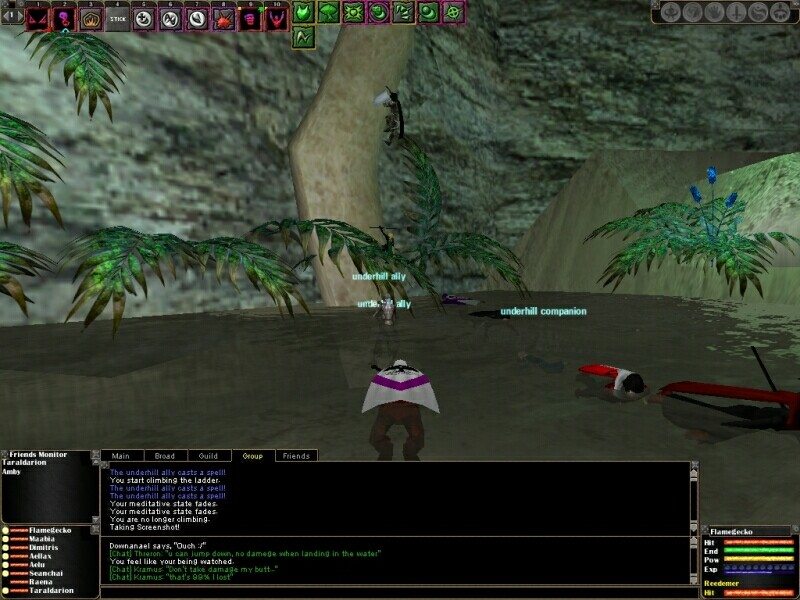Use hotbar slot 3 orange crown ability
The height and width of the screenshot is (600, 800).
(x=91, y=19)
